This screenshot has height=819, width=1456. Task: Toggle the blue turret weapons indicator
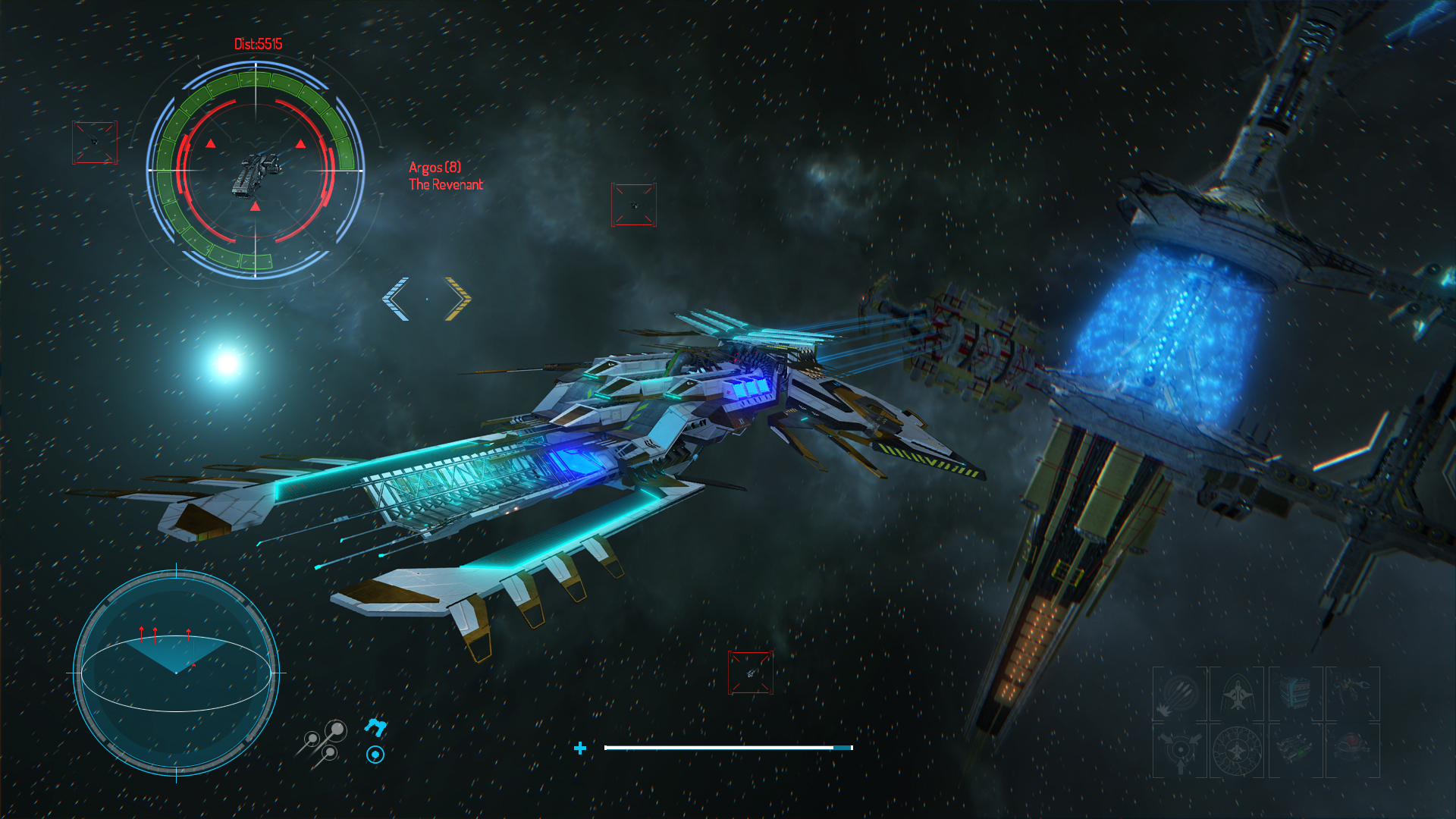pos(375,726)
